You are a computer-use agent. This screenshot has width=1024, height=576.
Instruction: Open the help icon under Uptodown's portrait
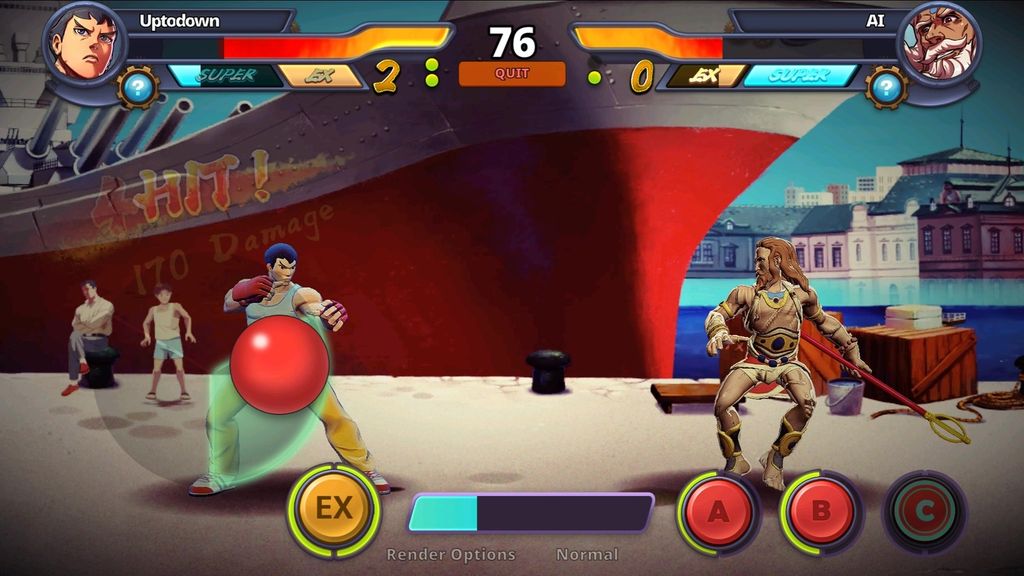138,87
